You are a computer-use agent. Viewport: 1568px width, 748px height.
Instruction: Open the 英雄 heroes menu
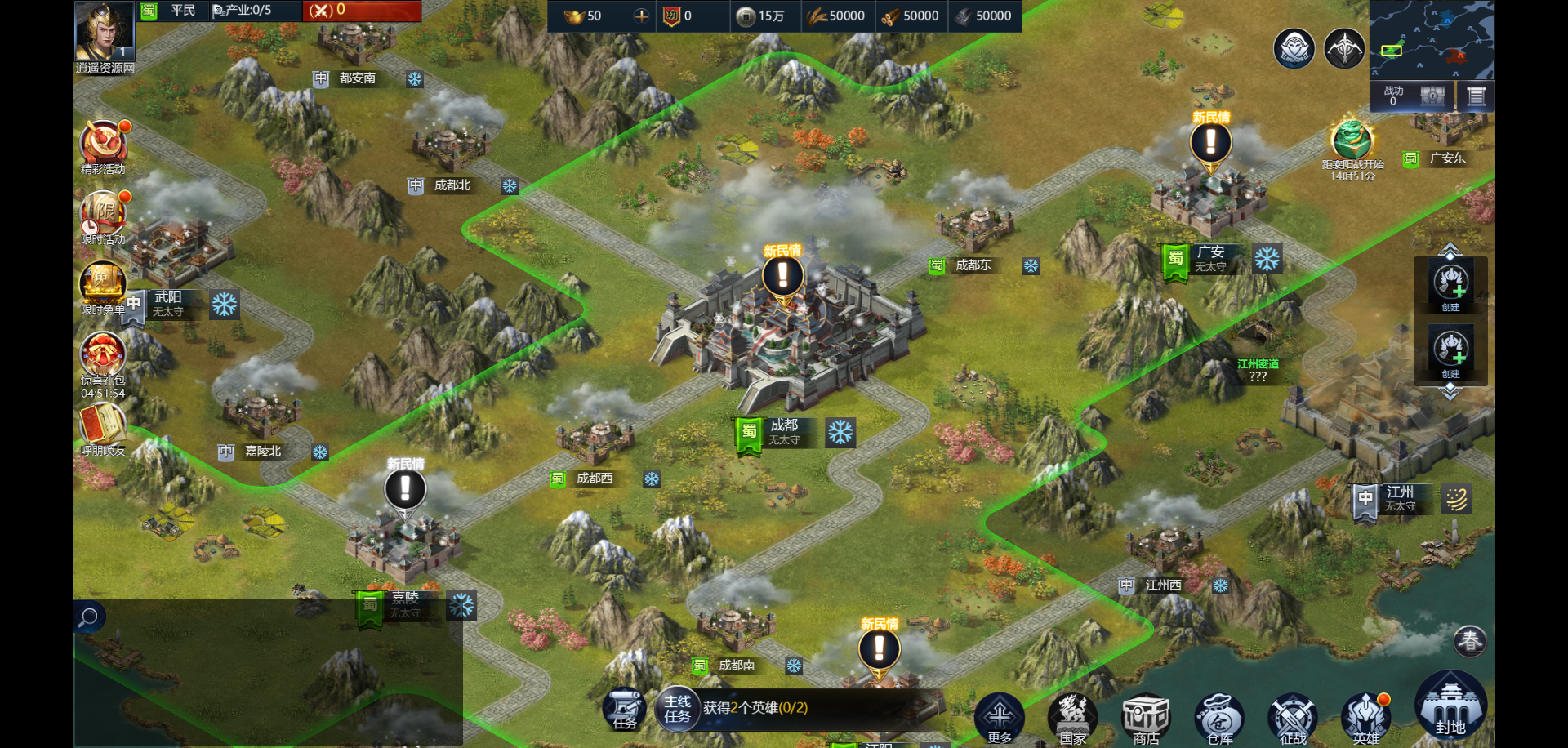(x=1366, y=717)
